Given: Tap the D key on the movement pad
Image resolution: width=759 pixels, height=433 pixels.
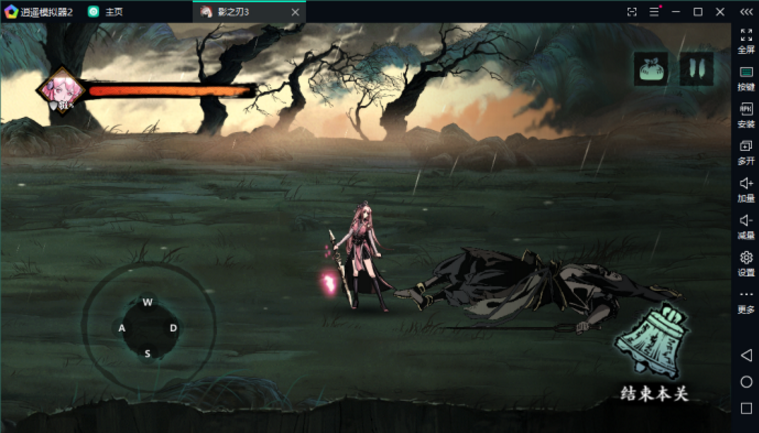Looking at the screenshot, I should tap(173, 328).
